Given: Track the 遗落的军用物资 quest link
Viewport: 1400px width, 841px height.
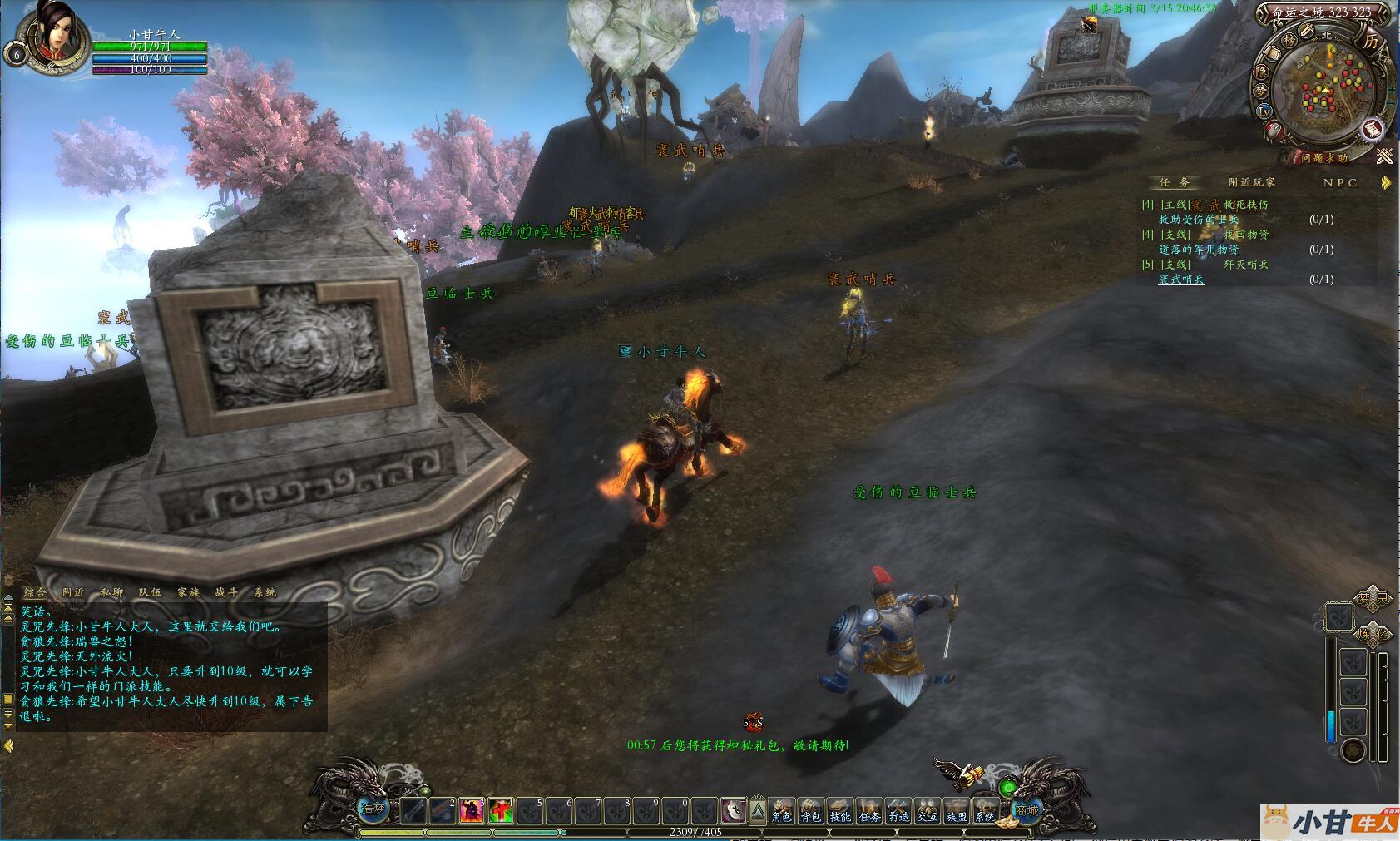Looking at the screenshot, I should pos(1199,250).
